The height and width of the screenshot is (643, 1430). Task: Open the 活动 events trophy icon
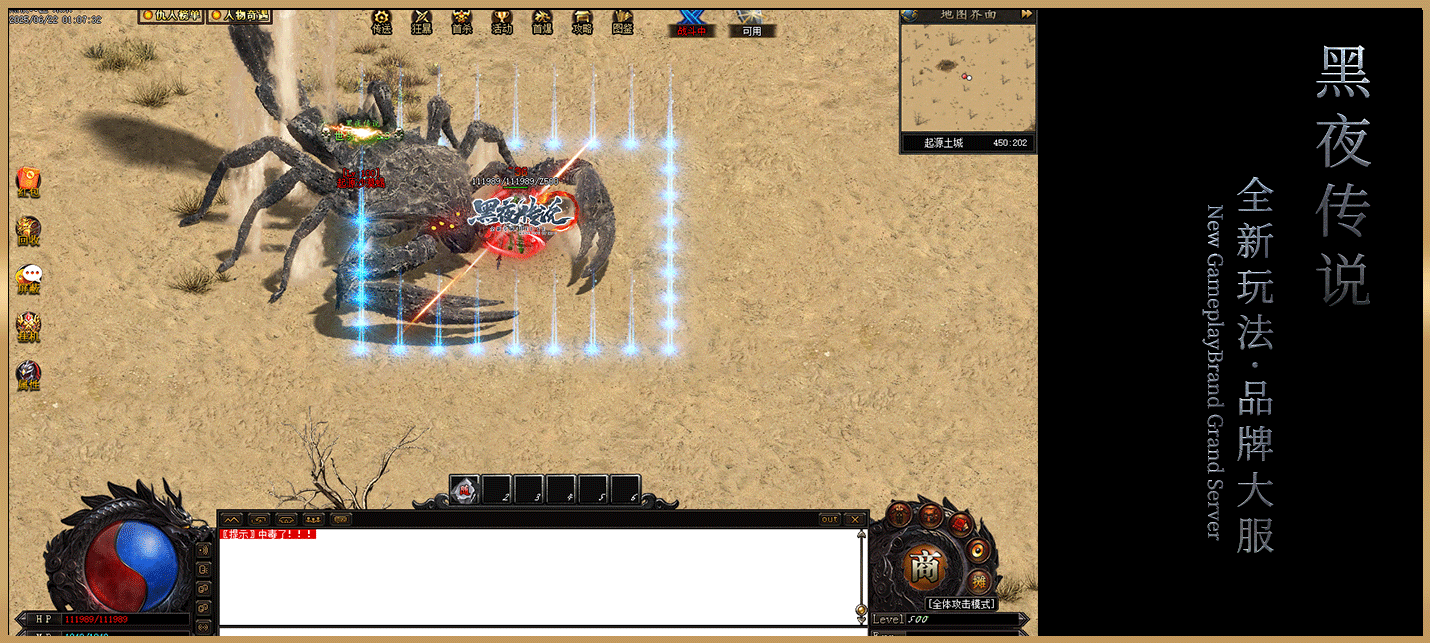click(x=502, y=22)
